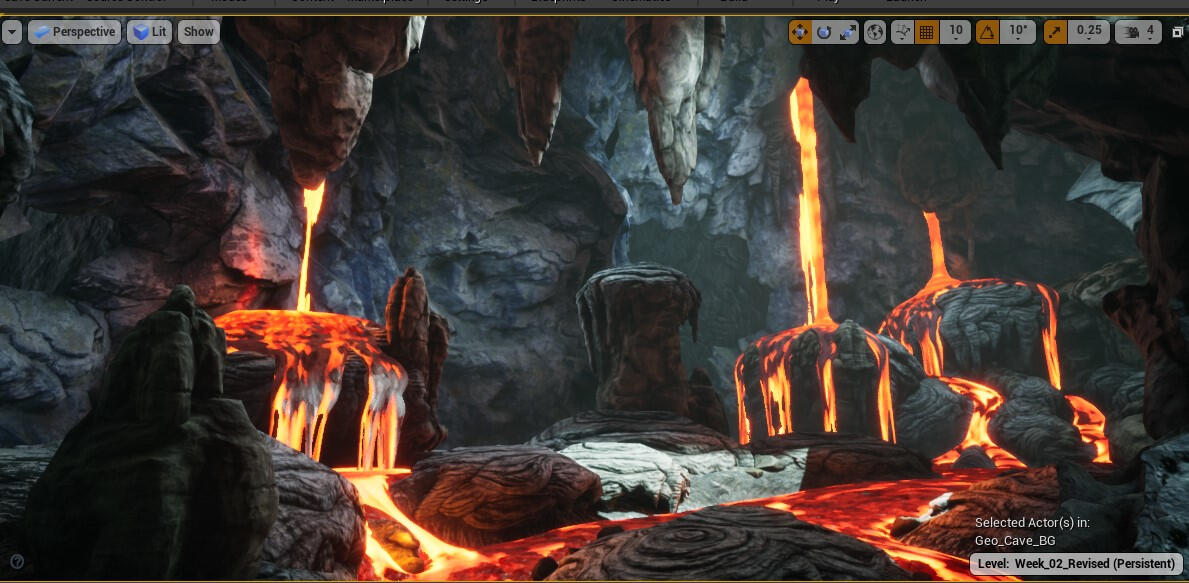Change the Lit view mode
The height and width of the screenshot is (583, 1189).
click(x=150, y=32)
